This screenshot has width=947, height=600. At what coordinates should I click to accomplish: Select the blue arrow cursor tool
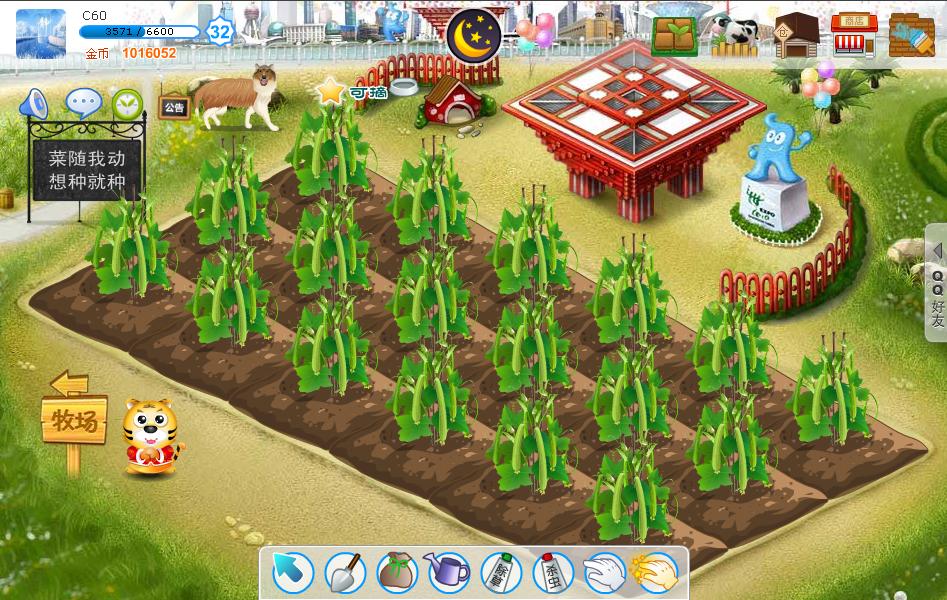[x=293, y=573]
